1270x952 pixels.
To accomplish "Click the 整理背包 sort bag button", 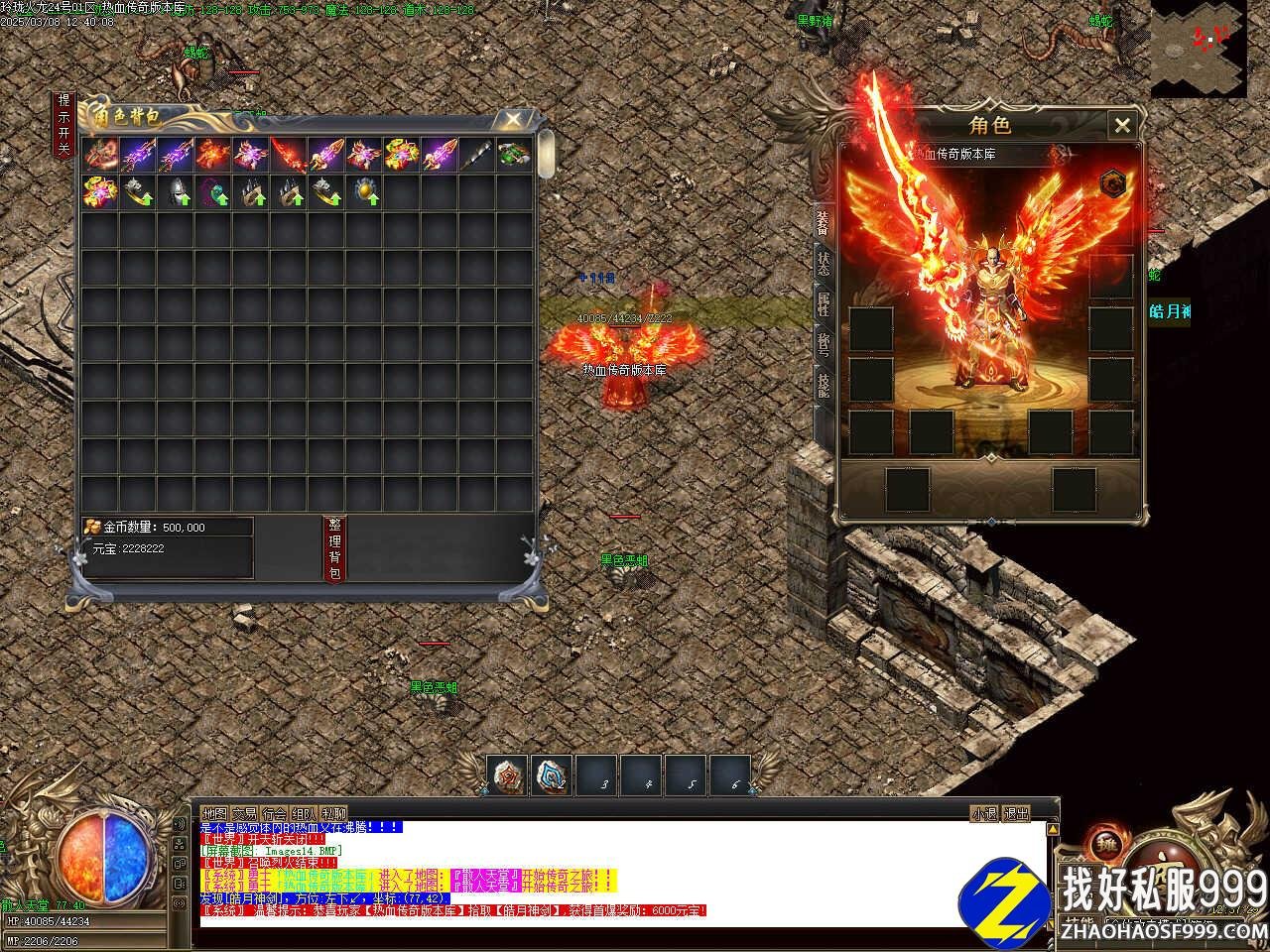I will (334, 548).
